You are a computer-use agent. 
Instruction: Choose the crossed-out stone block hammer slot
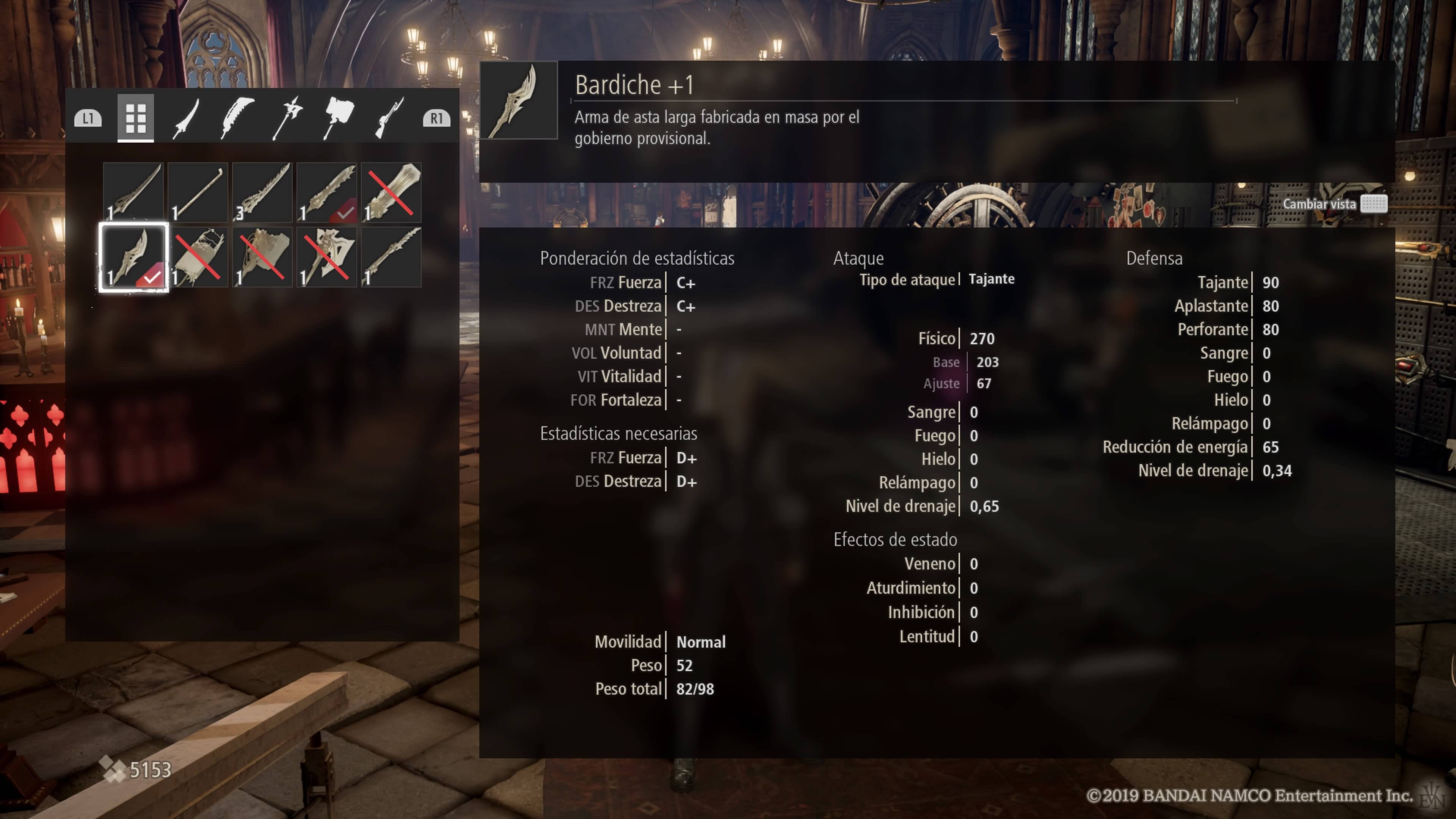click(262, 257)
